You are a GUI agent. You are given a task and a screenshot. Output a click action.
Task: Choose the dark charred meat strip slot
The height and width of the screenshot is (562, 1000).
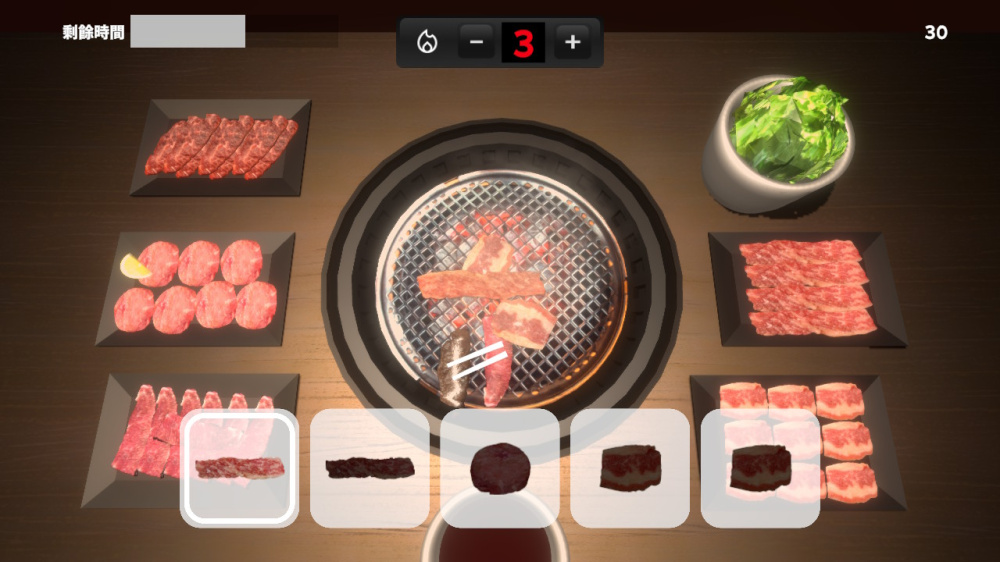pyautogui.click(x=369, y=468)
